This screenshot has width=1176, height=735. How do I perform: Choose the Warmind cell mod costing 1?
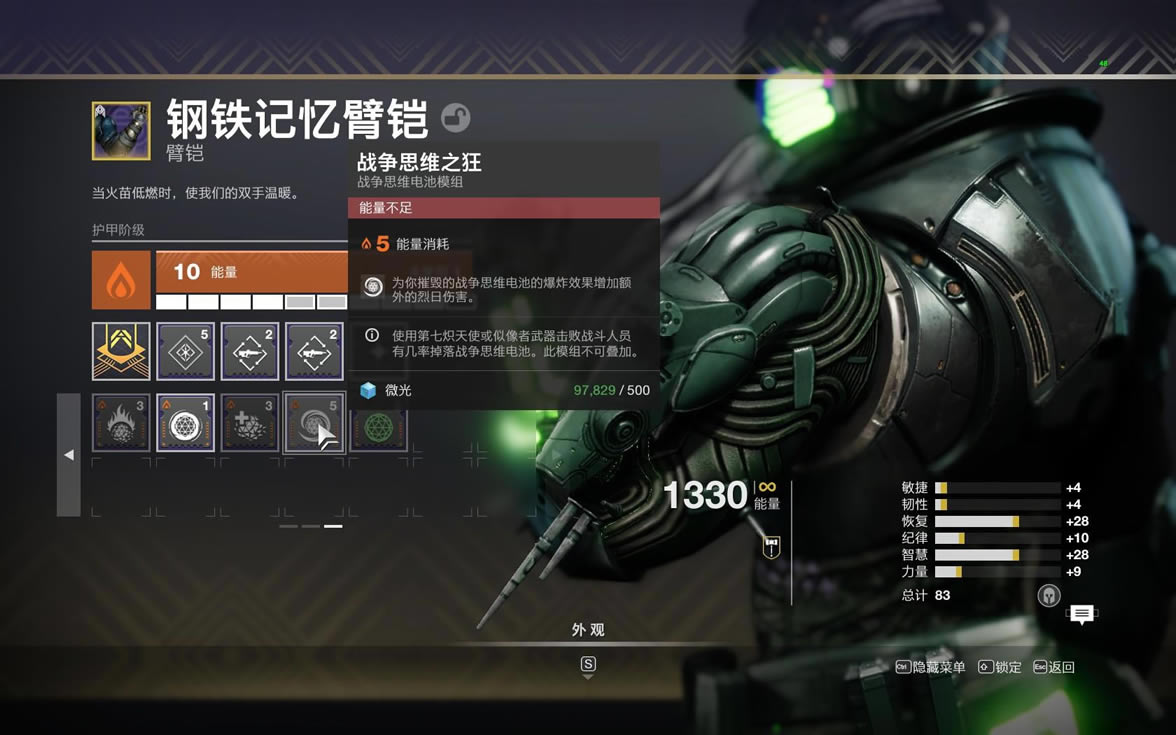pos(185,423)
